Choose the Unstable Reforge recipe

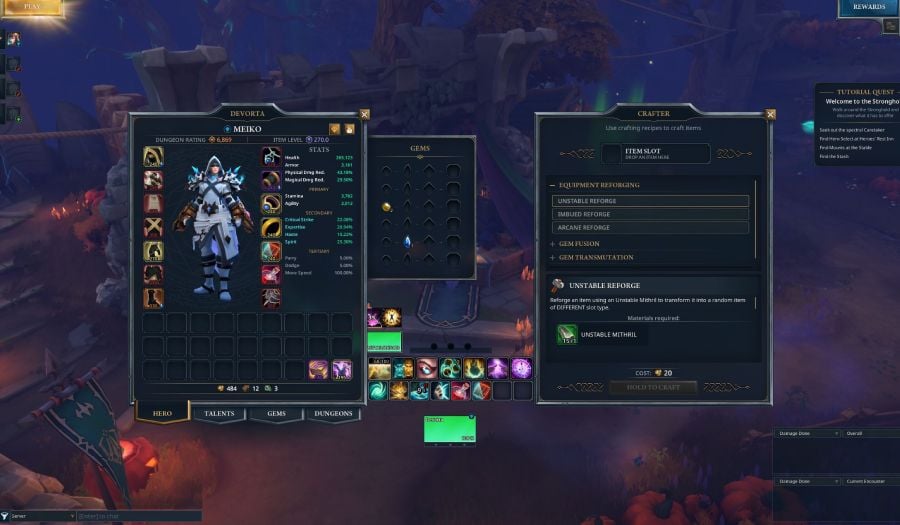point(650,201)
